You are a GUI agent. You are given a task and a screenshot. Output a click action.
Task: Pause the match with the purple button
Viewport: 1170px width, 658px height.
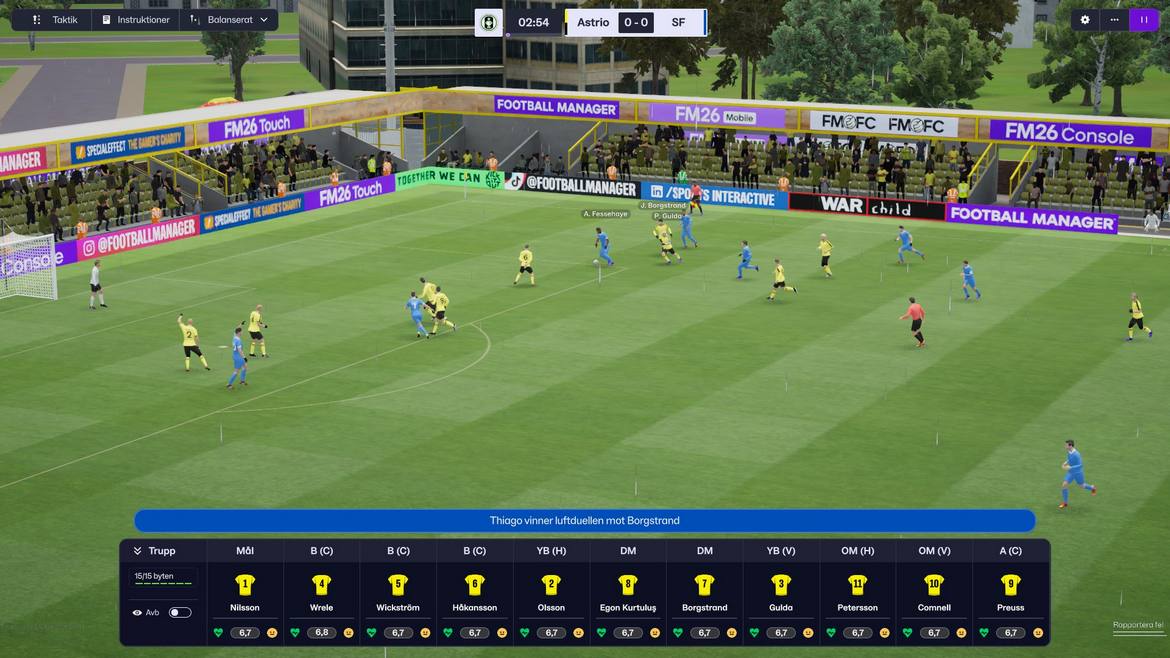click(1144, 20)
